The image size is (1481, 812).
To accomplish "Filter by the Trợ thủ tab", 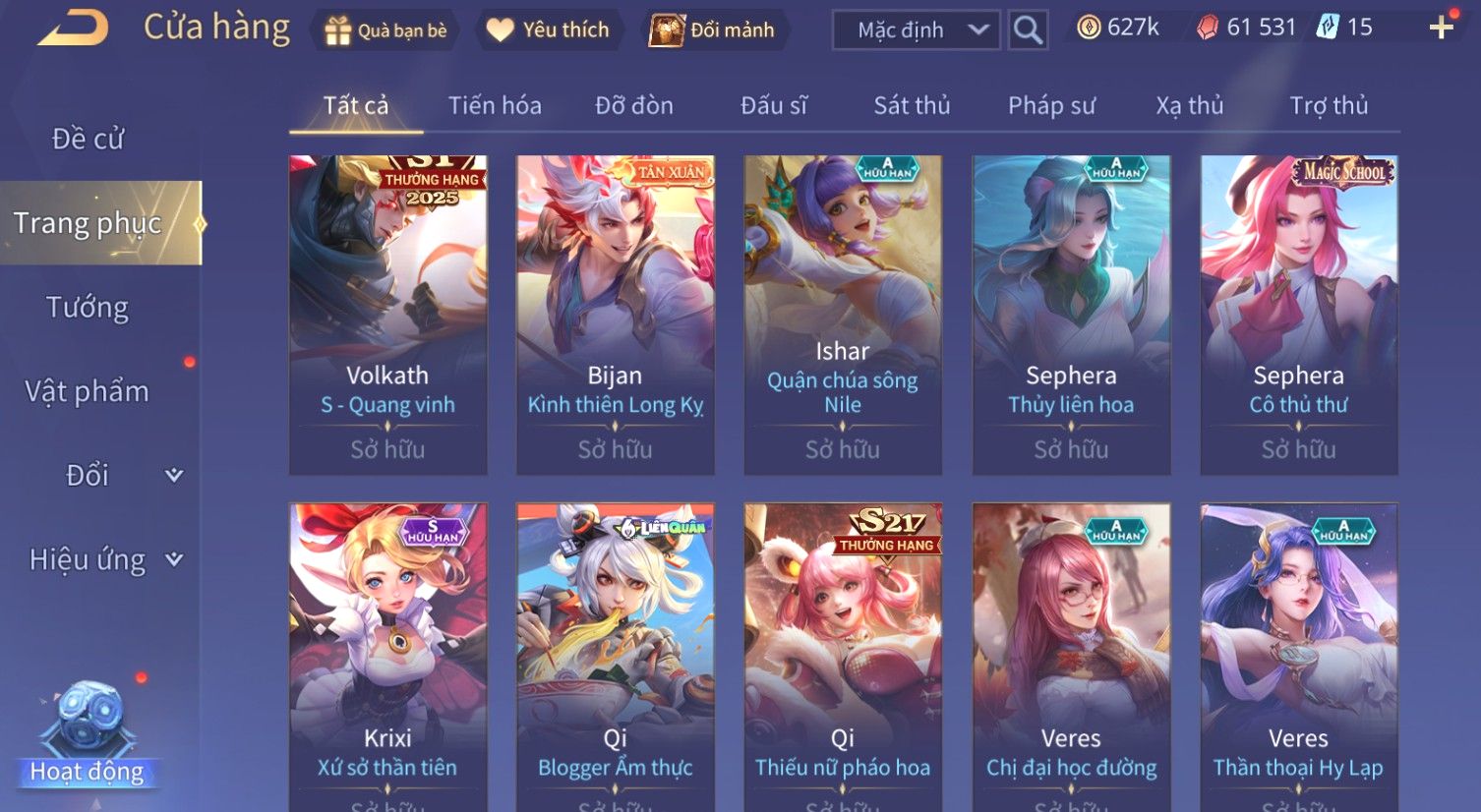I will tap(1329, 105).
